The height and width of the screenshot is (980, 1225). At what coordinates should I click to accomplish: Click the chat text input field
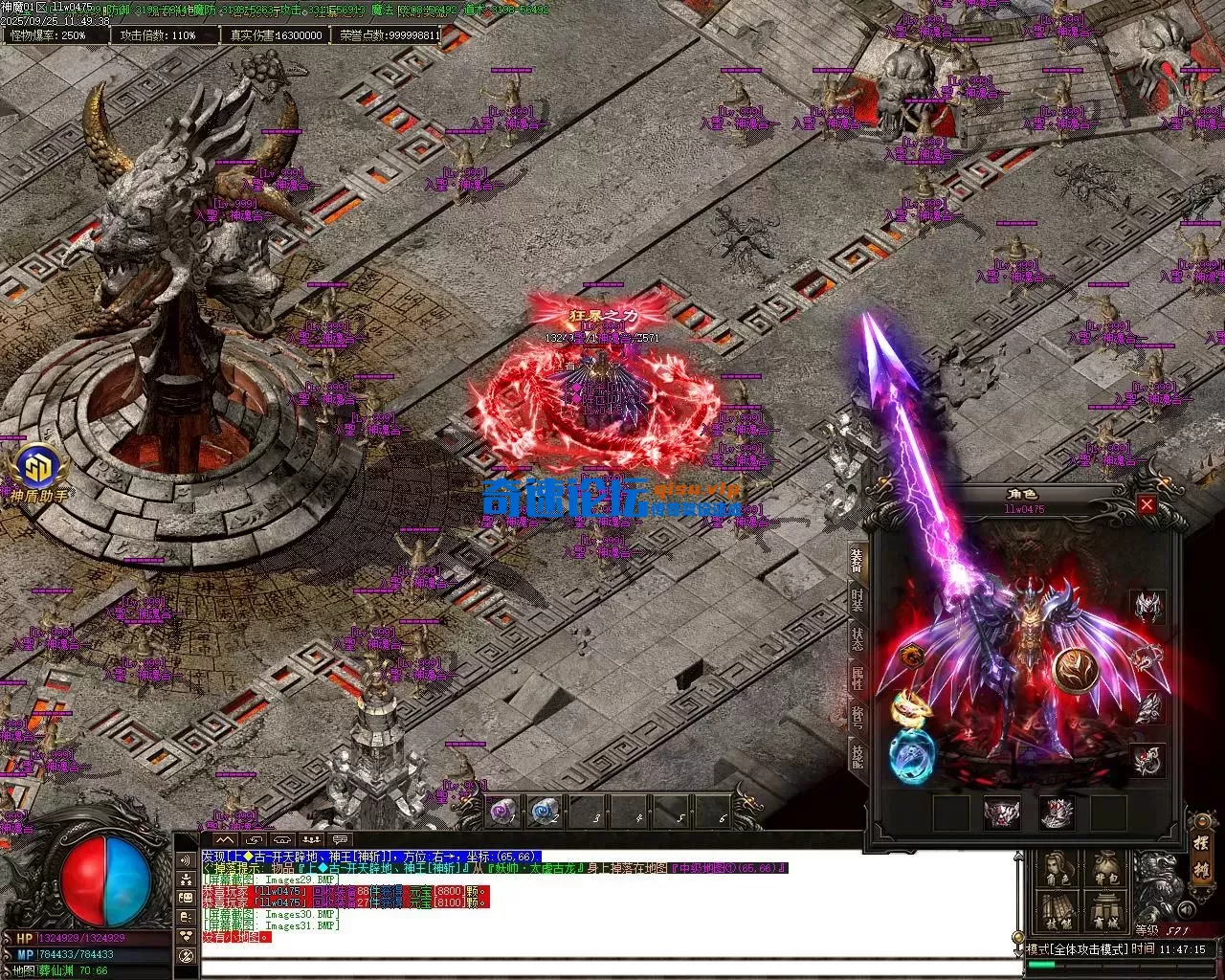click(603, 965)
